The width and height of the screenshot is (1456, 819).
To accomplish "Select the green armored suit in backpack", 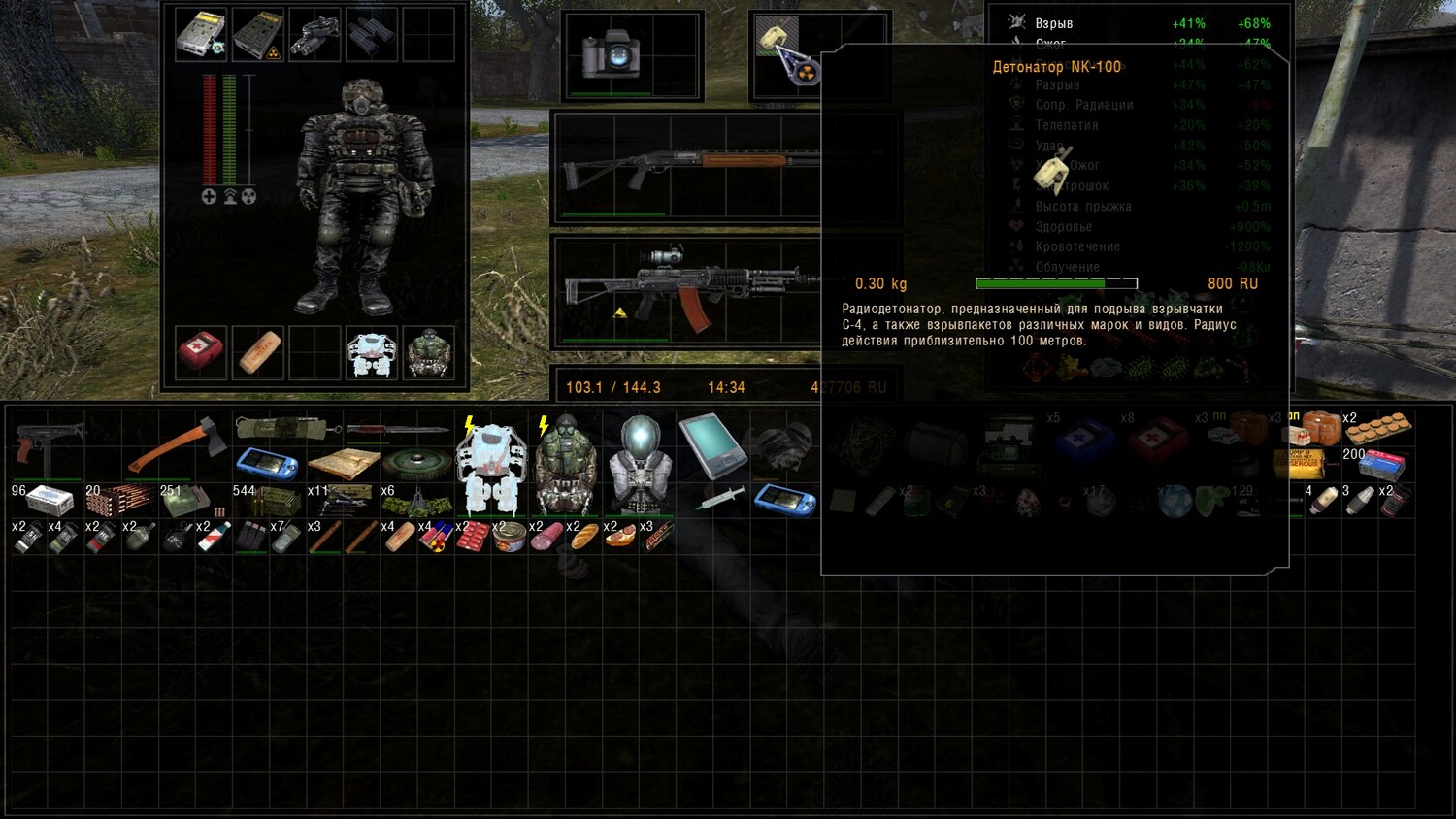I will pyautogui.click(x=565, y=466).
